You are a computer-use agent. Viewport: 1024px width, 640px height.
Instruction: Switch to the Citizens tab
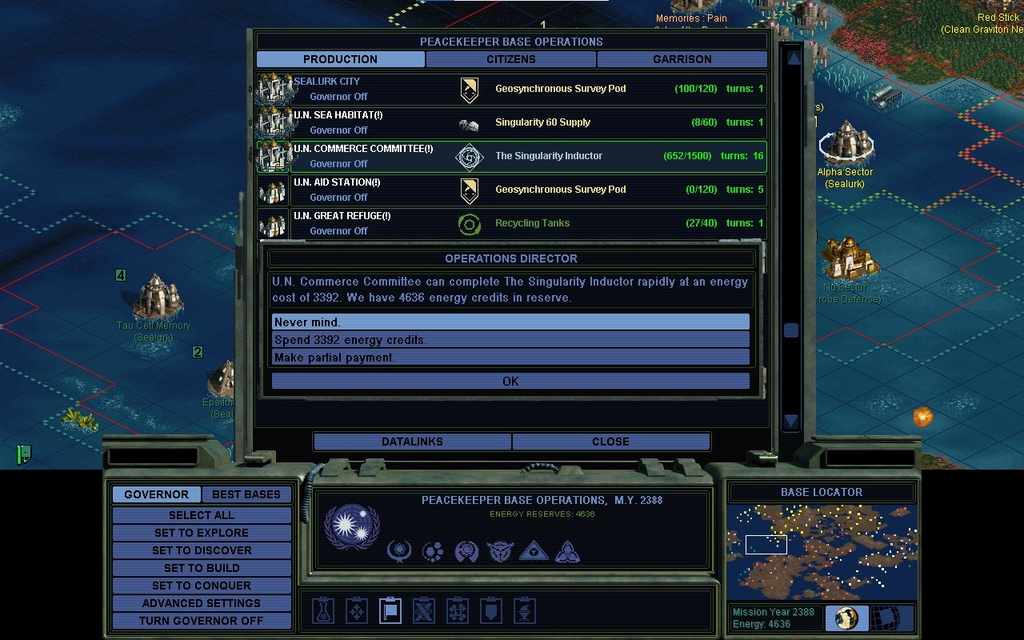point(510,59)
